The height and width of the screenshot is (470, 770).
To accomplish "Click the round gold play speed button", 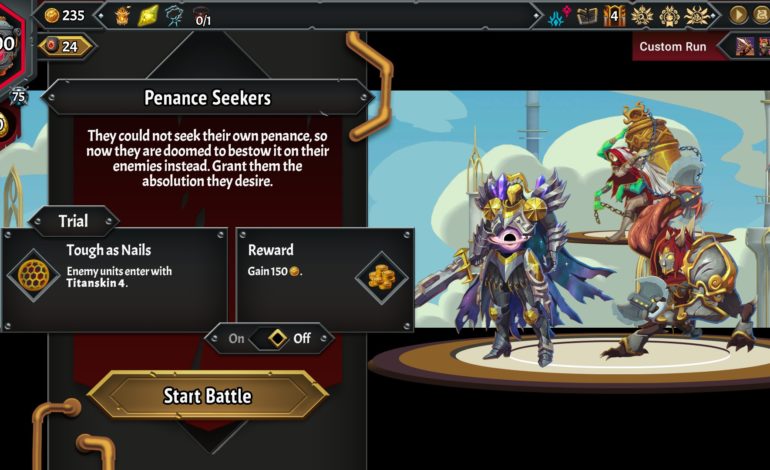I will 739,15.
